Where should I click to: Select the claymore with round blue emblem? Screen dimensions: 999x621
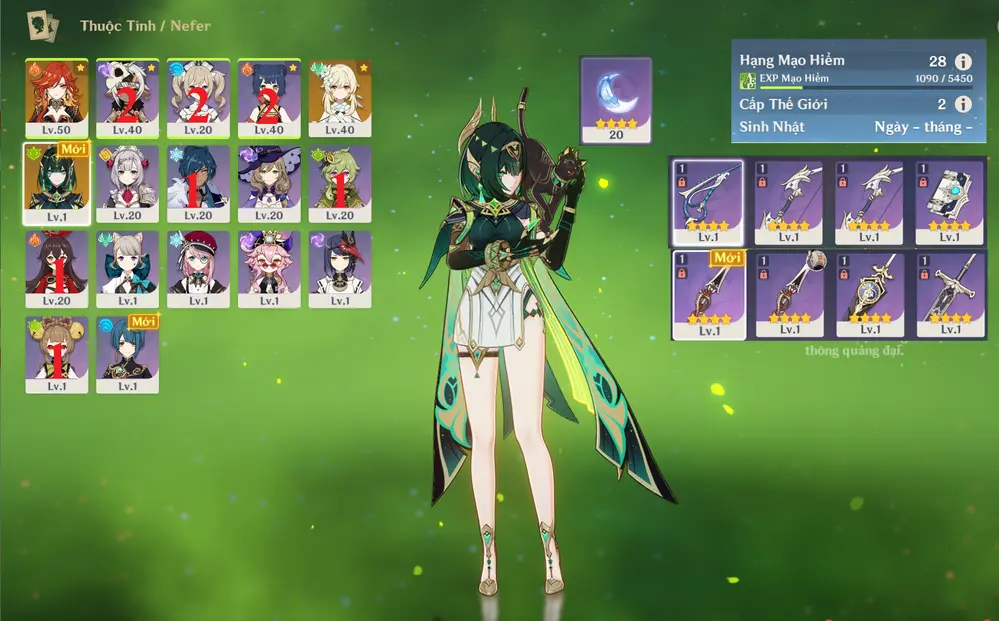point(870,294)
